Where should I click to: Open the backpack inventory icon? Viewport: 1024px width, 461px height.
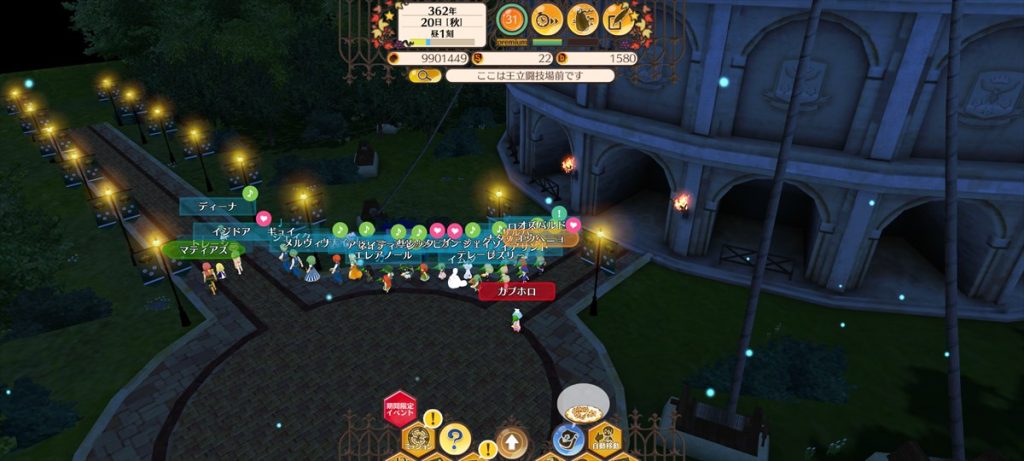[x=583, y=18]
